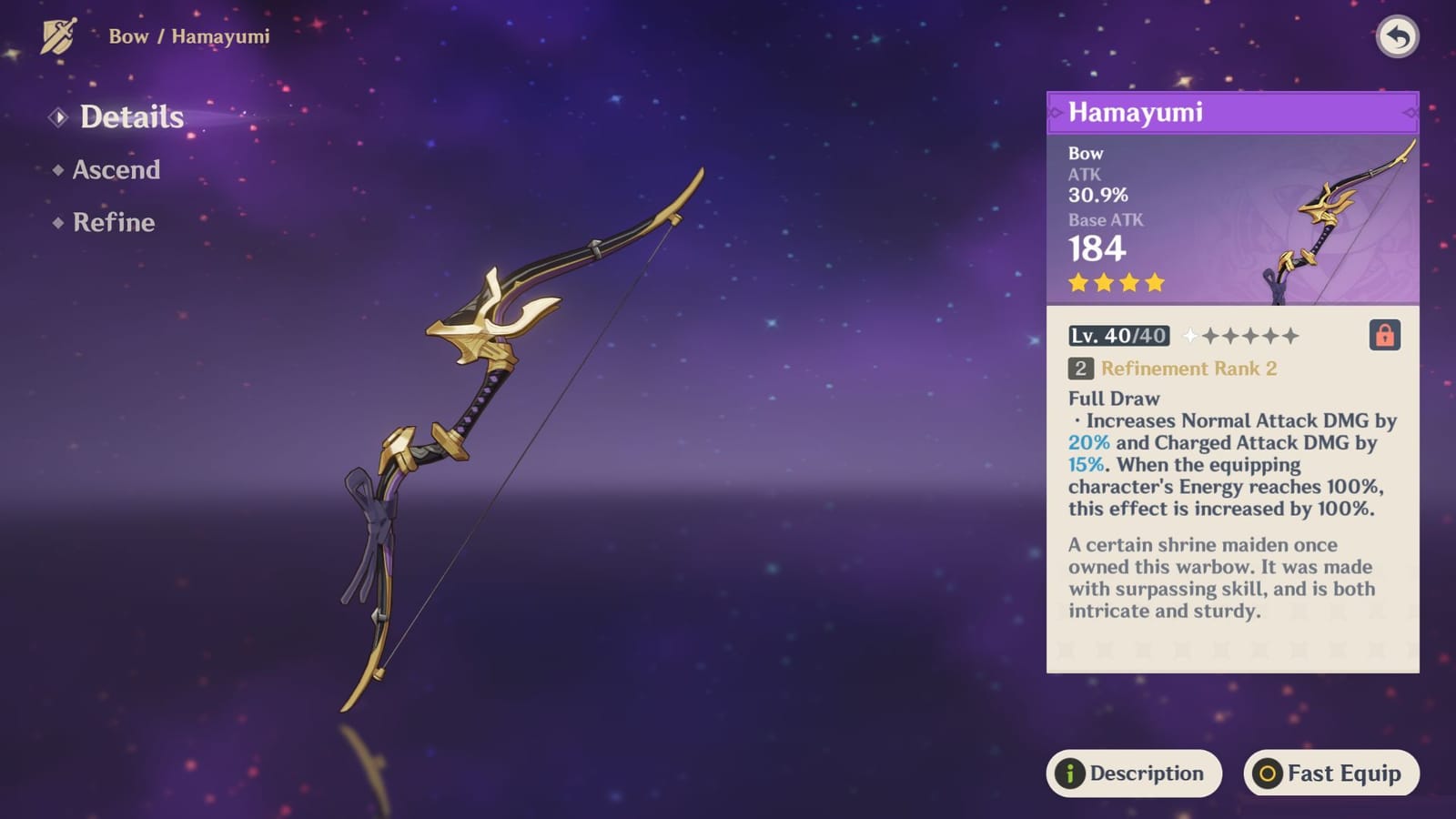Open the Ascend tab

tap(116, 170)
